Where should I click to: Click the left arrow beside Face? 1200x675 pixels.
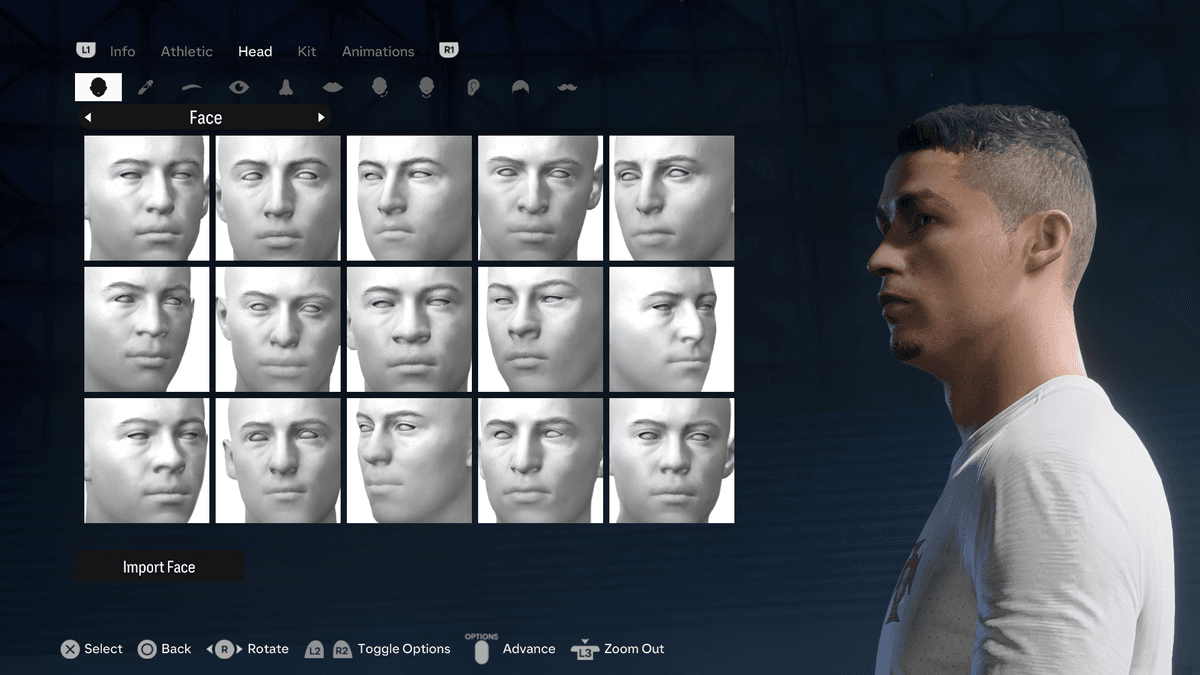(x=89, y=118)
